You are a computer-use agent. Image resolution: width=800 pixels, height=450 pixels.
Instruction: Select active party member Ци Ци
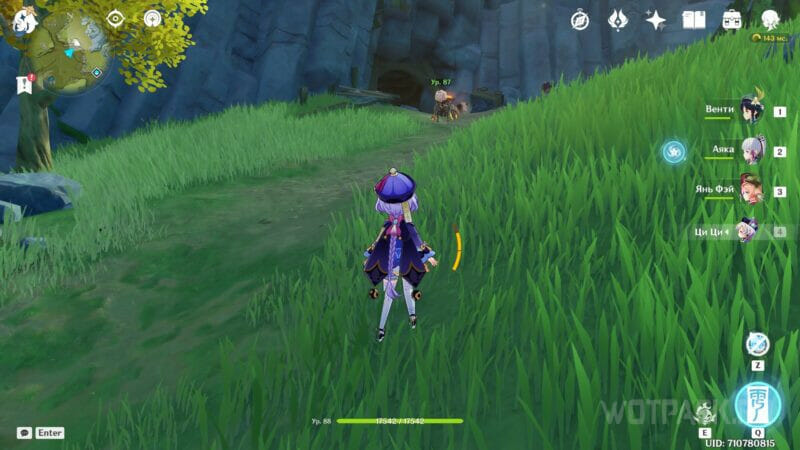pos(750,231)
